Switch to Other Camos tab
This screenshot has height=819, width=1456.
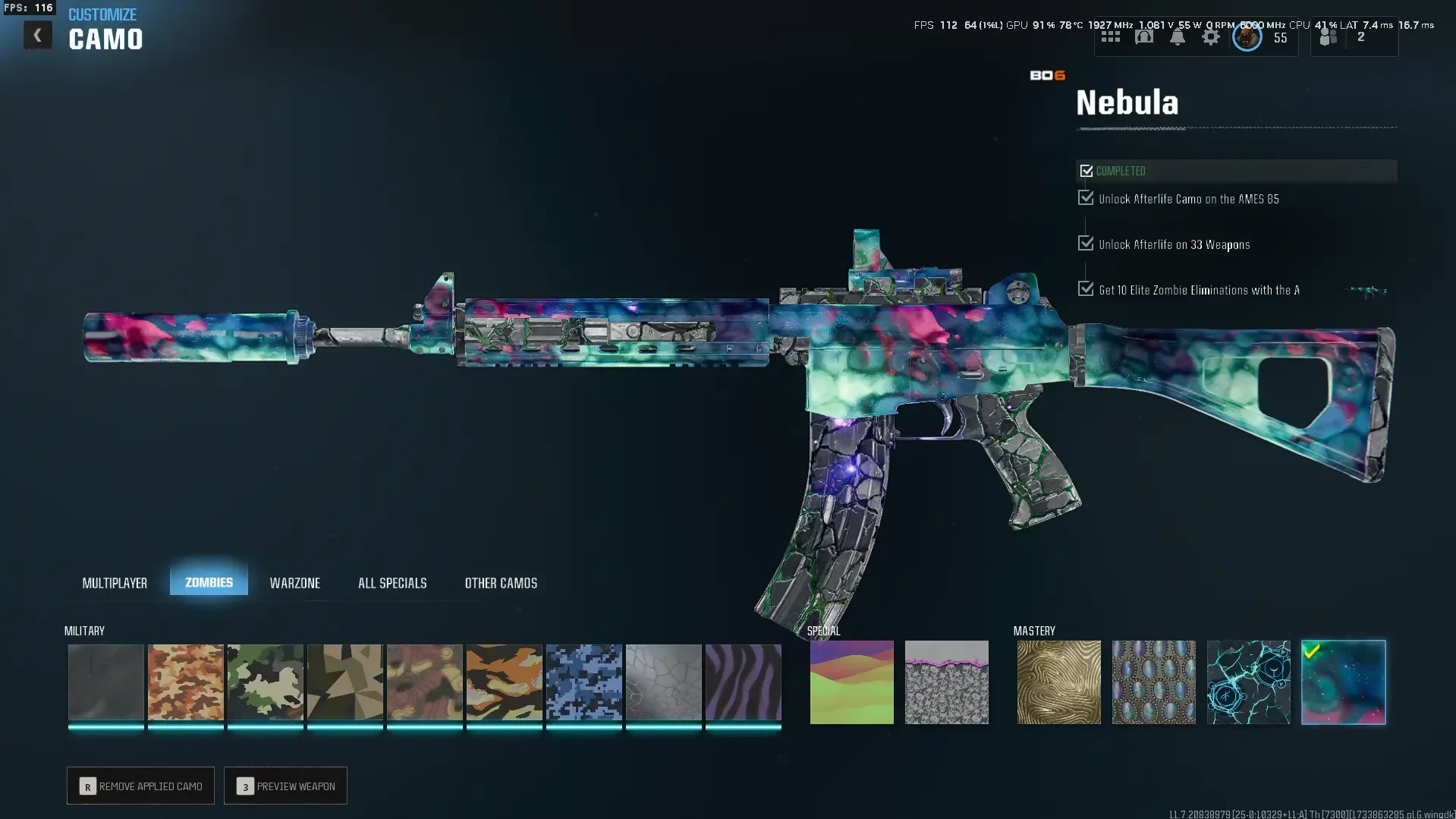pyautogui.click(x=501, y=583)
